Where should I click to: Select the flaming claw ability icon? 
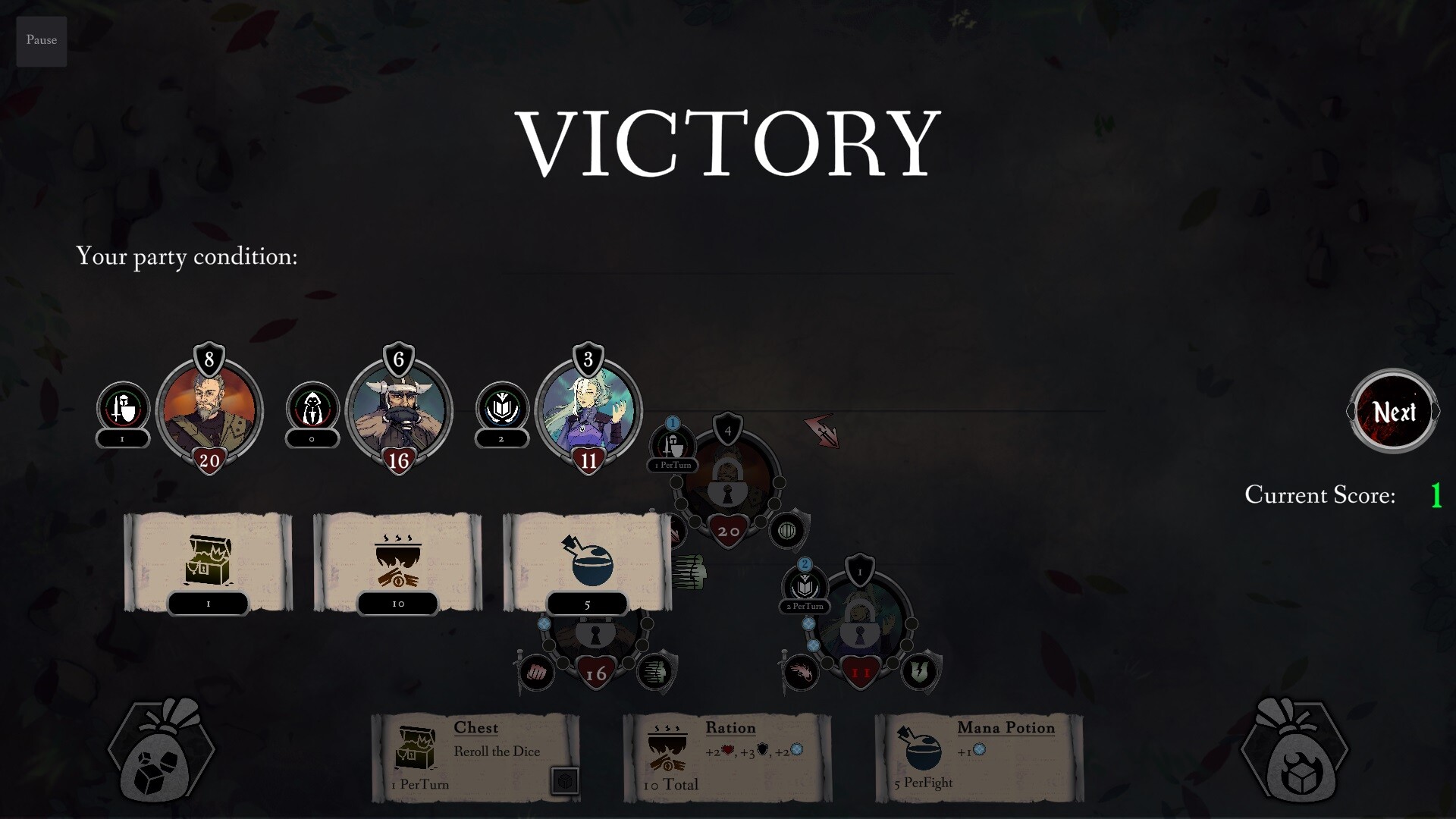pyautogui.click(x=802, y=672)
